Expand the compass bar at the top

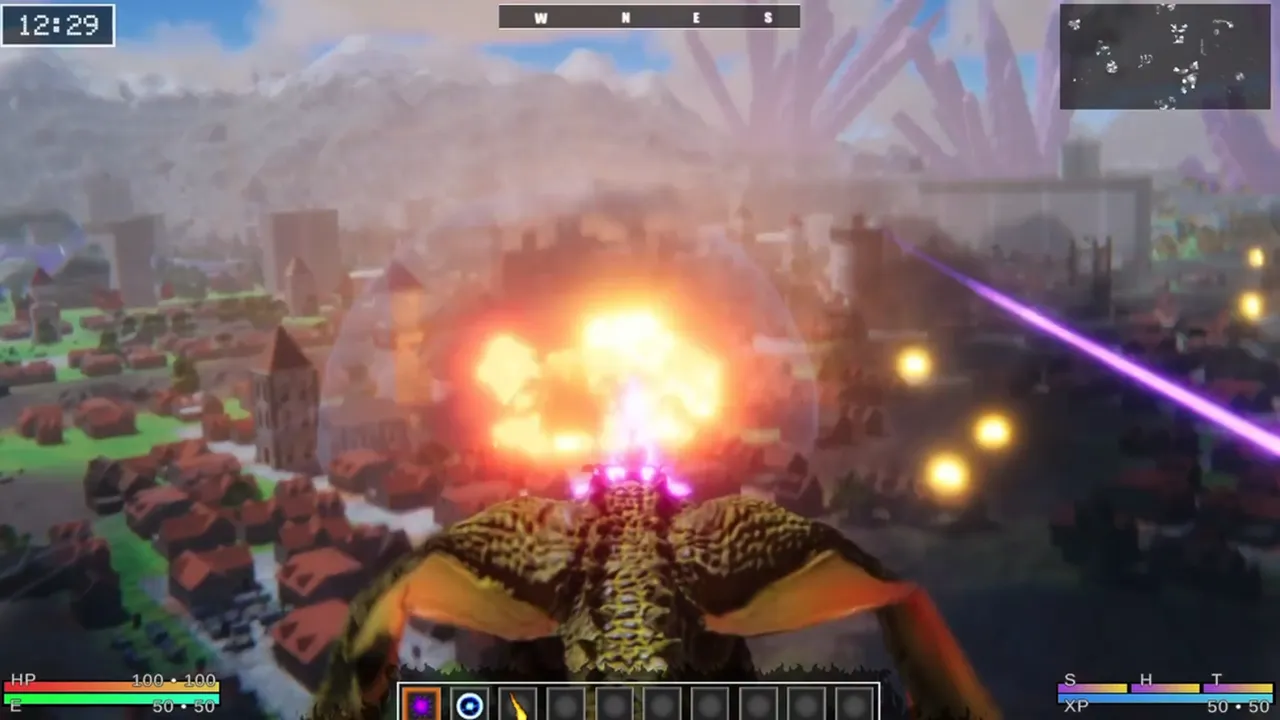tap(650, 17)
